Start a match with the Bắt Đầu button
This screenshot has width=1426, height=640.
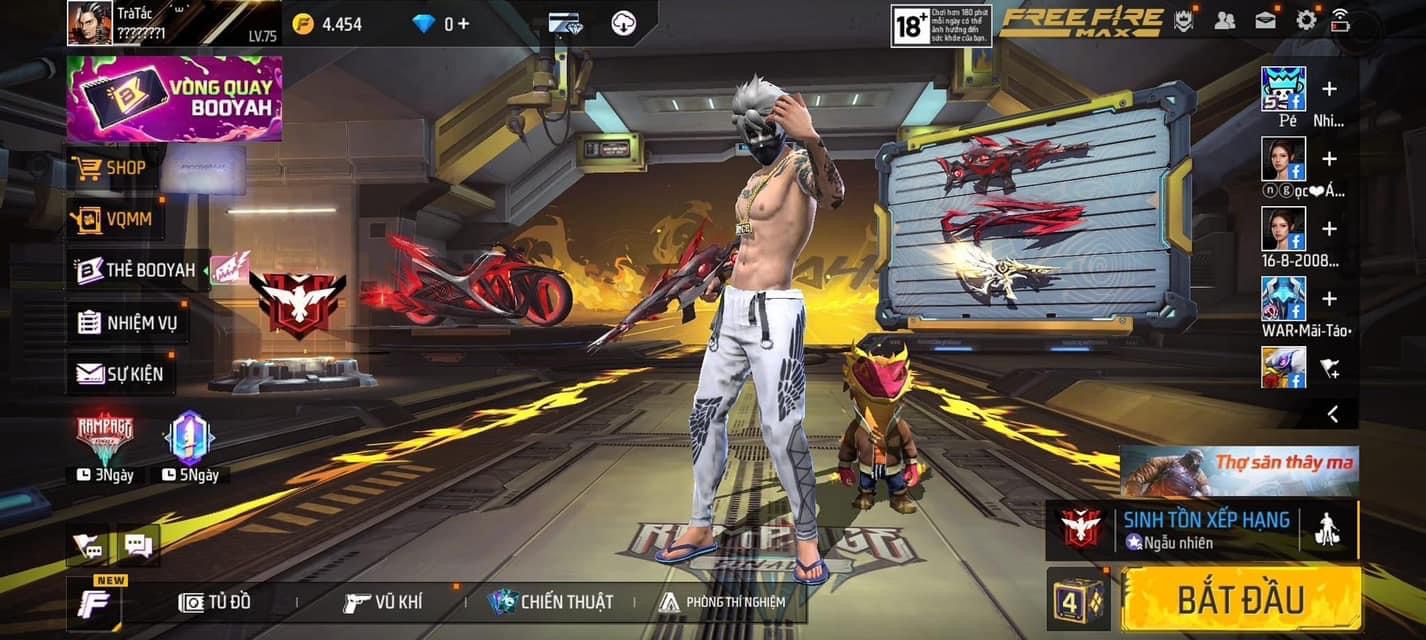[1241, 599]
